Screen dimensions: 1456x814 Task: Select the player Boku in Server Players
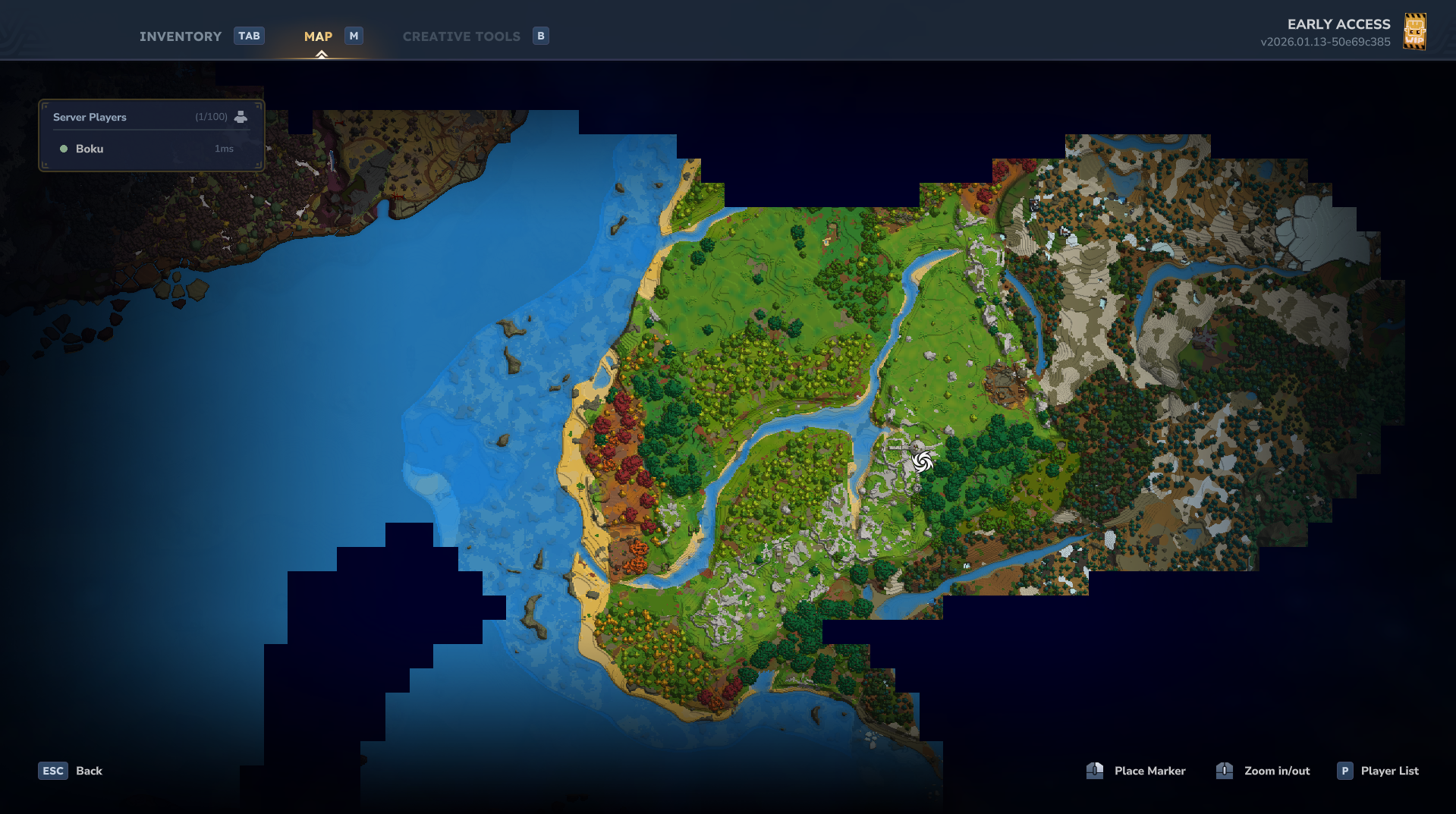pos(89,149)
